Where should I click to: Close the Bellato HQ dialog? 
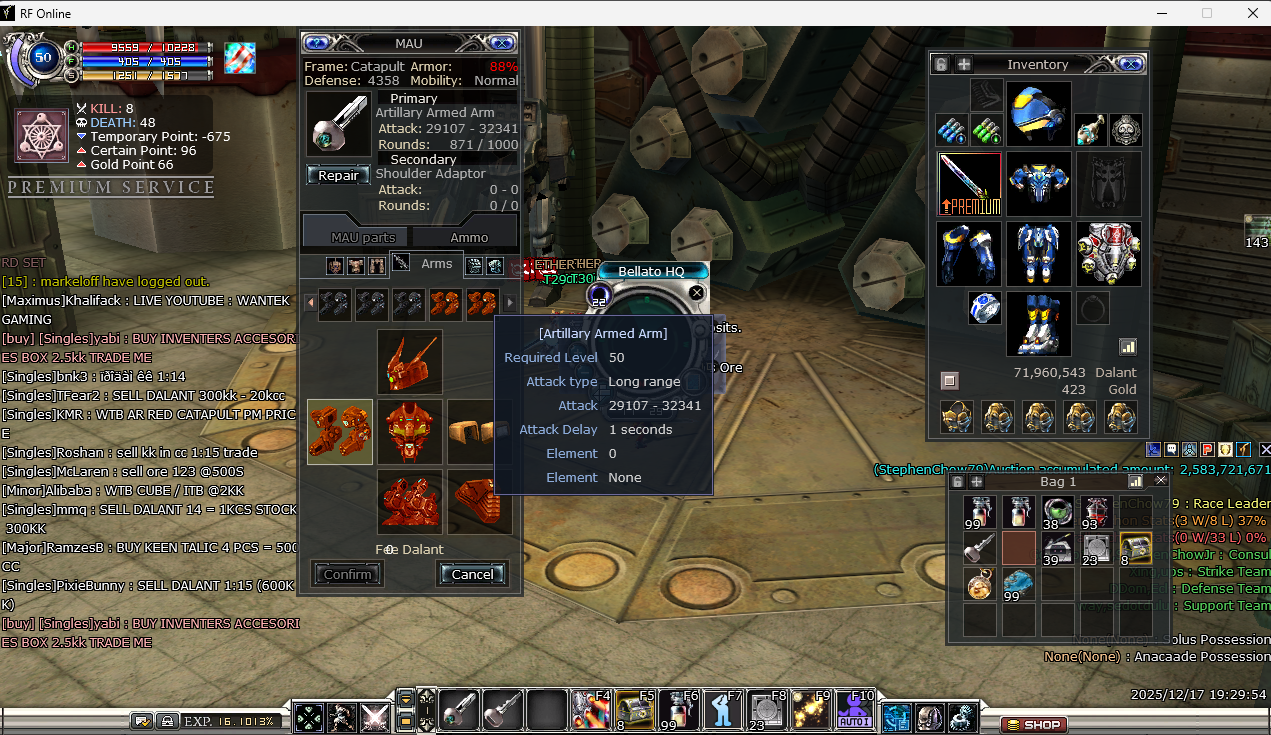click(x=697, y=293)
